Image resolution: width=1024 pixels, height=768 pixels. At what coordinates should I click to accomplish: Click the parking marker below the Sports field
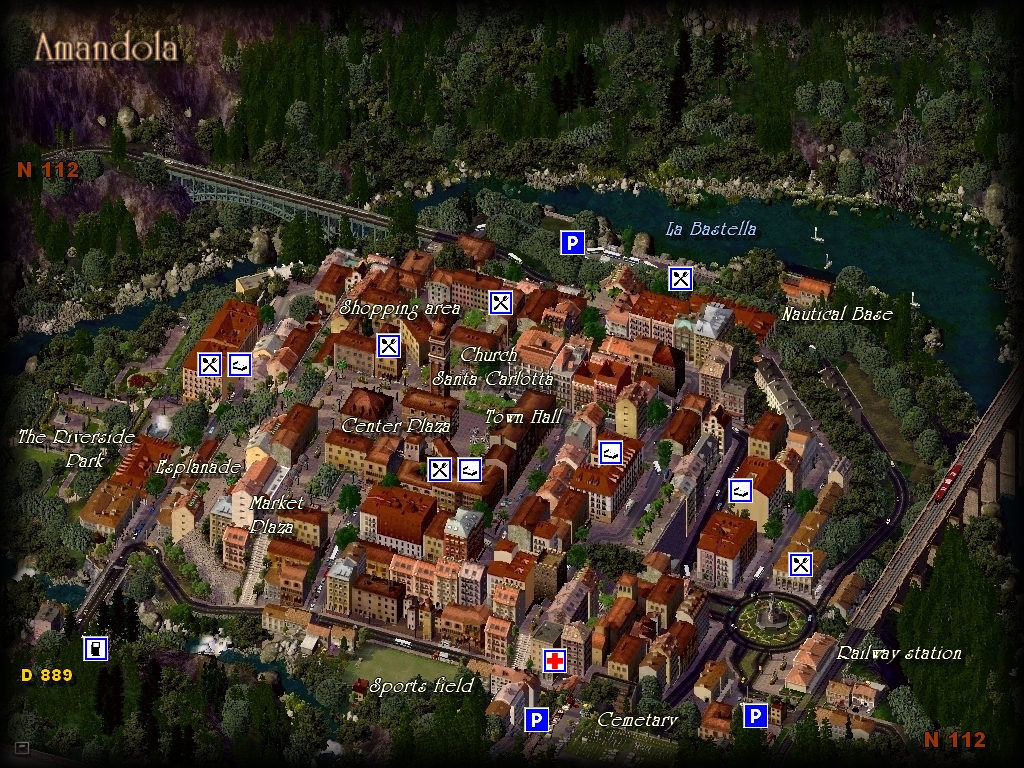(536, 719)
